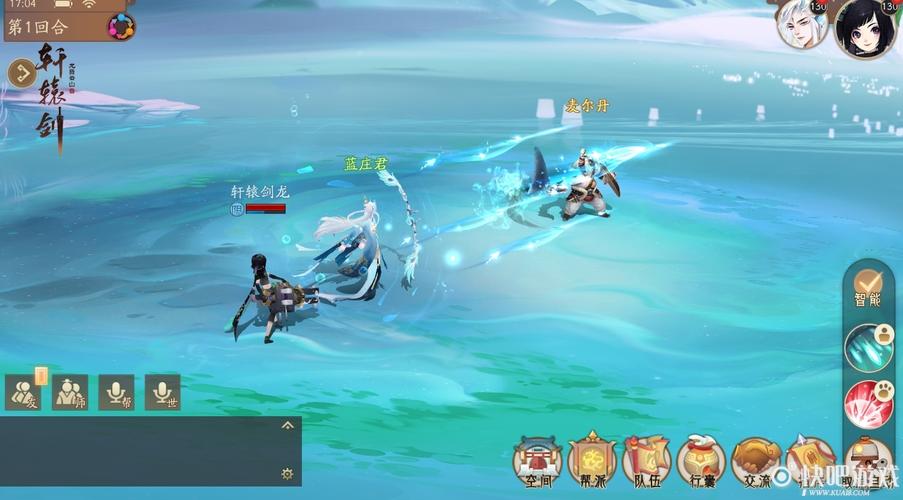Activate the world voice microphone 世
903x500 pixels.
click(162, 392)
